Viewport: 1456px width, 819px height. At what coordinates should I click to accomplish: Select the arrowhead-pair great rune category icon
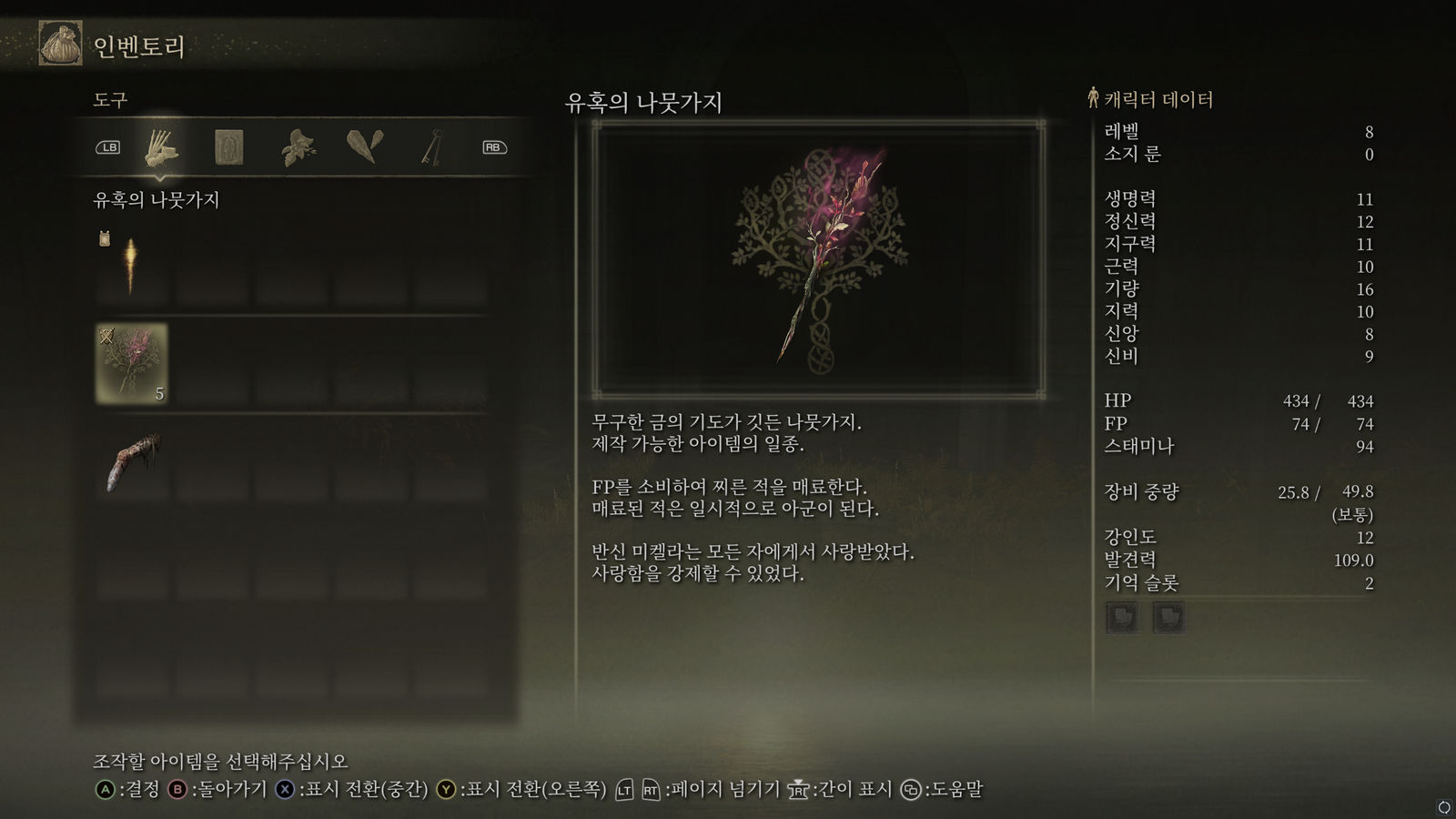[364, 147]
